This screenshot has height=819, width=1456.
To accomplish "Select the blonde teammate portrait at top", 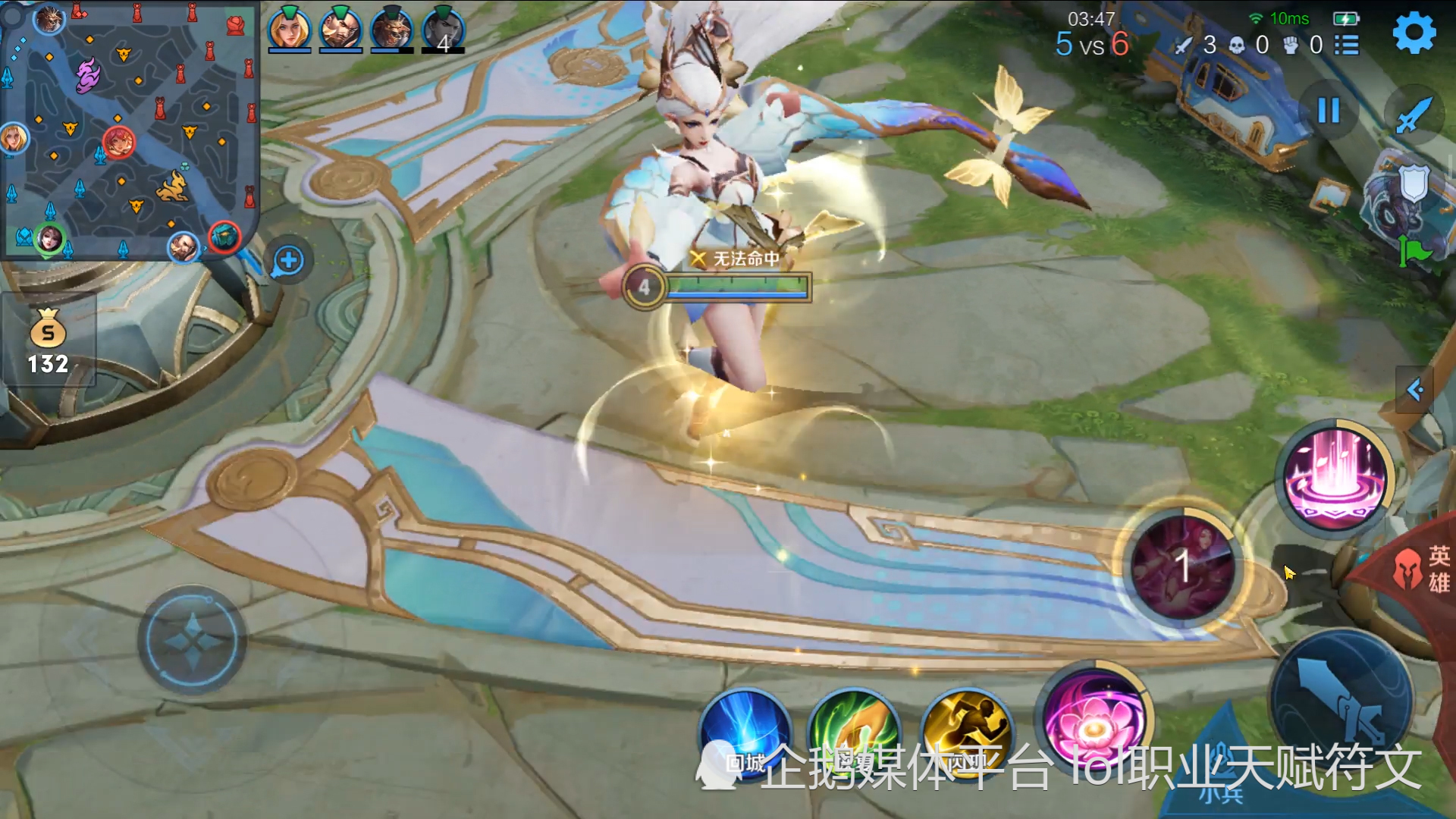I will (x=289, y=29).
